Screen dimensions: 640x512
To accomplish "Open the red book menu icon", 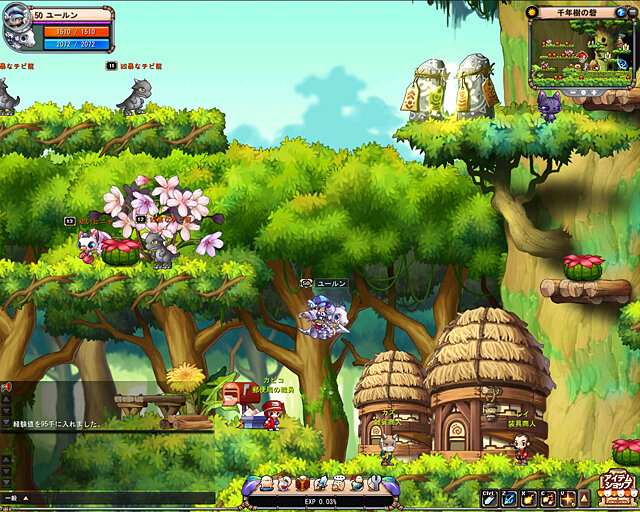I will click(x=301, y=482).
